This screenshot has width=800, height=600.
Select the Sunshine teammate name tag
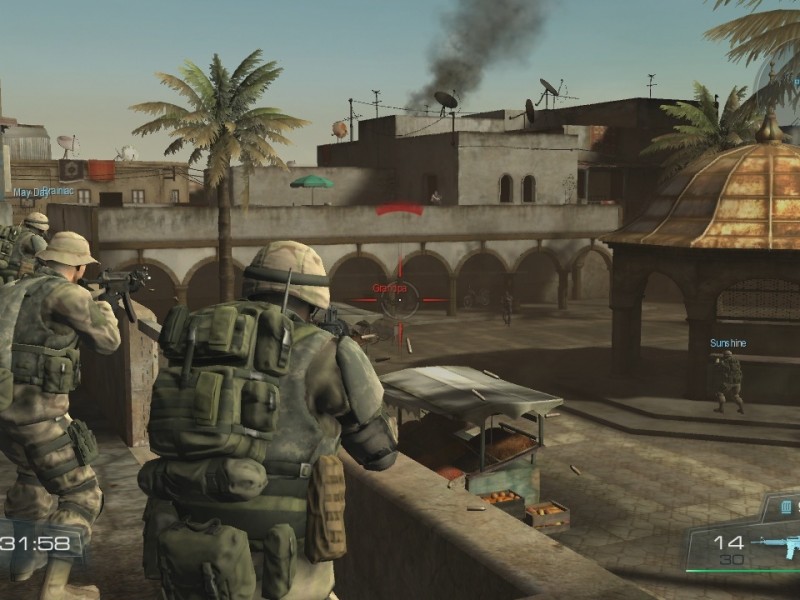[728, 343]
